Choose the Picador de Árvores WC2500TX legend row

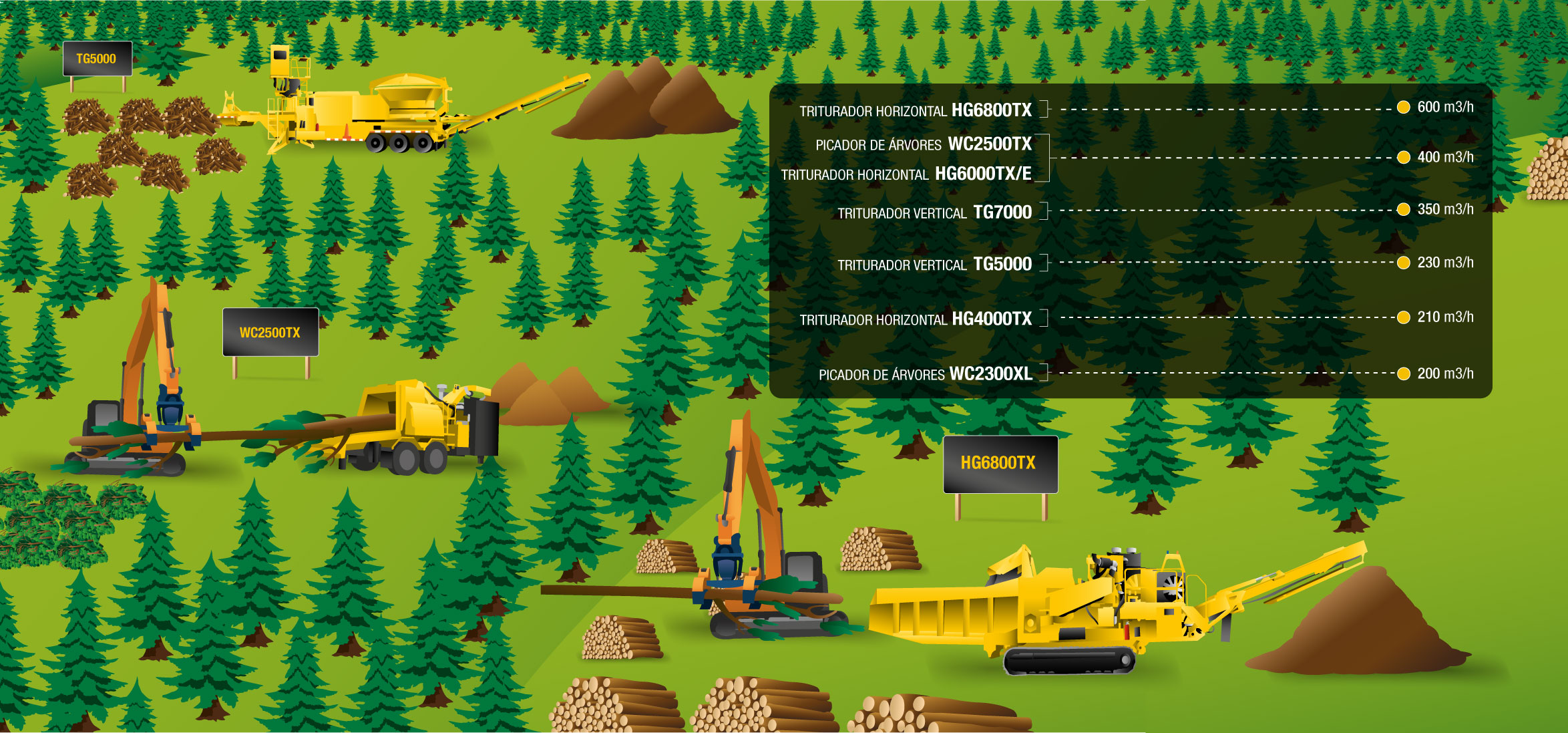[x=923, y=144]
